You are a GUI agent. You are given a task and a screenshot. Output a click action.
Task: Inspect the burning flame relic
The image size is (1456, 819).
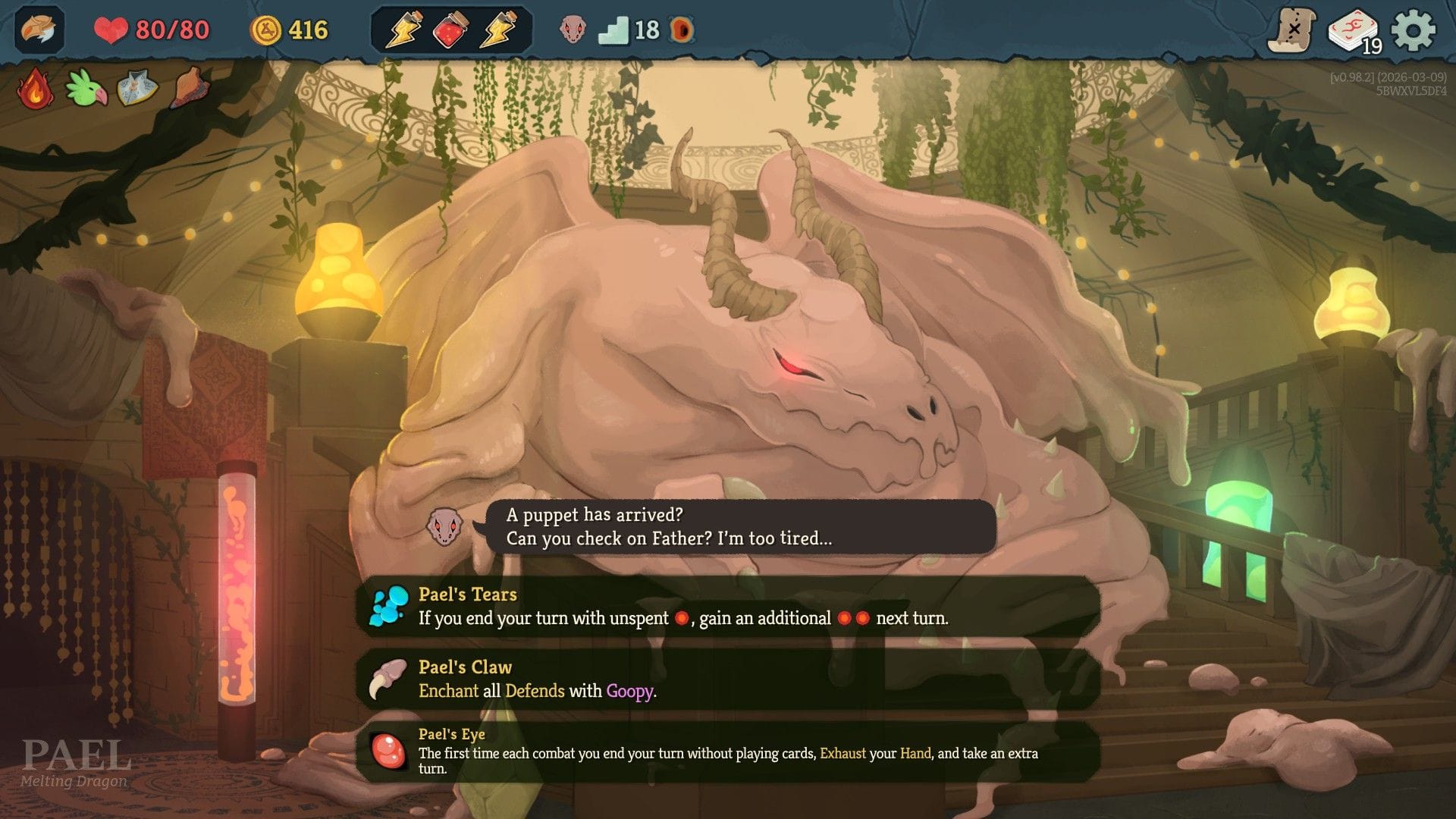click(36, 89)
